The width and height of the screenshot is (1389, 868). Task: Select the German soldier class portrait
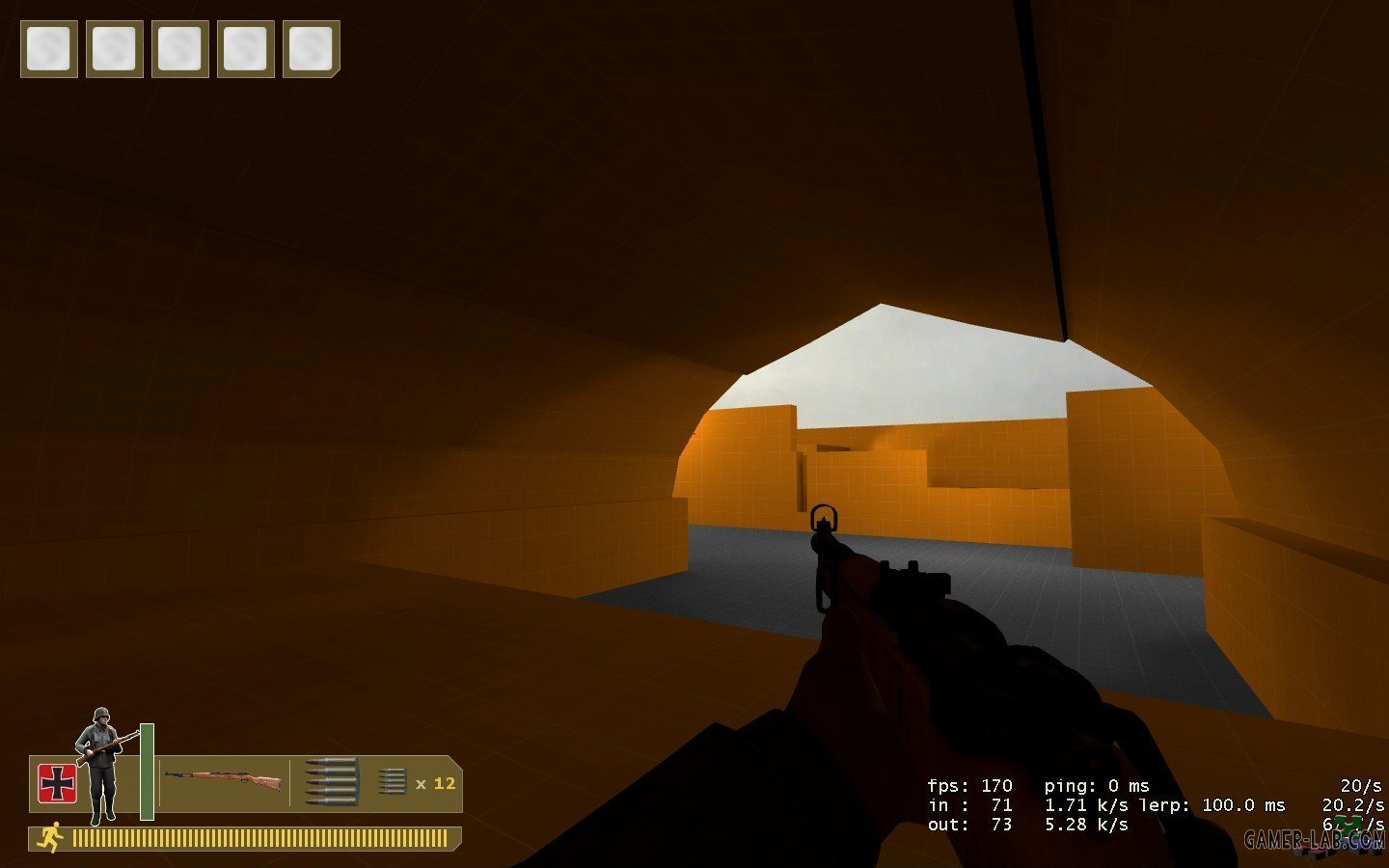click(x=102, y=766)
